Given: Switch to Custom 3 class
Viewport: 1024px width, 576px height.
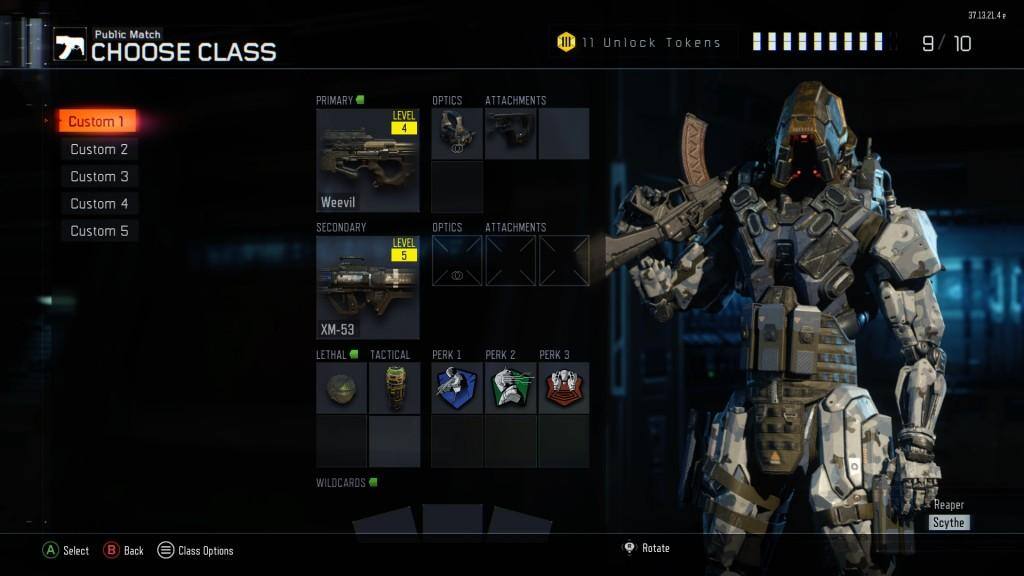Looking at the screenshot, I should click(99, 176).
